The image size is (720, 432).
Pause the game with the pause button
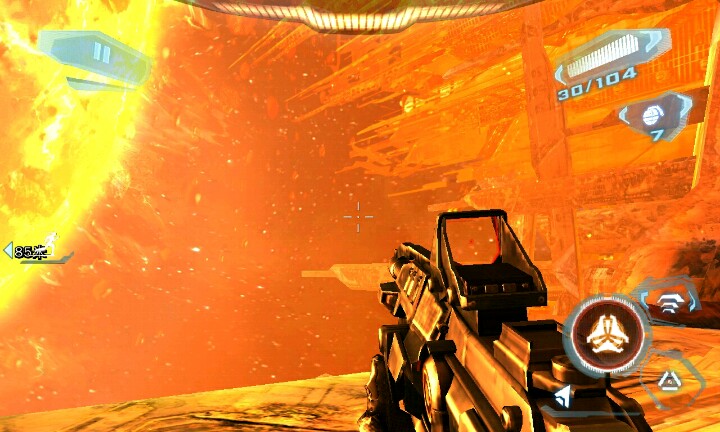pyautogui.click(x=100, y=52)
